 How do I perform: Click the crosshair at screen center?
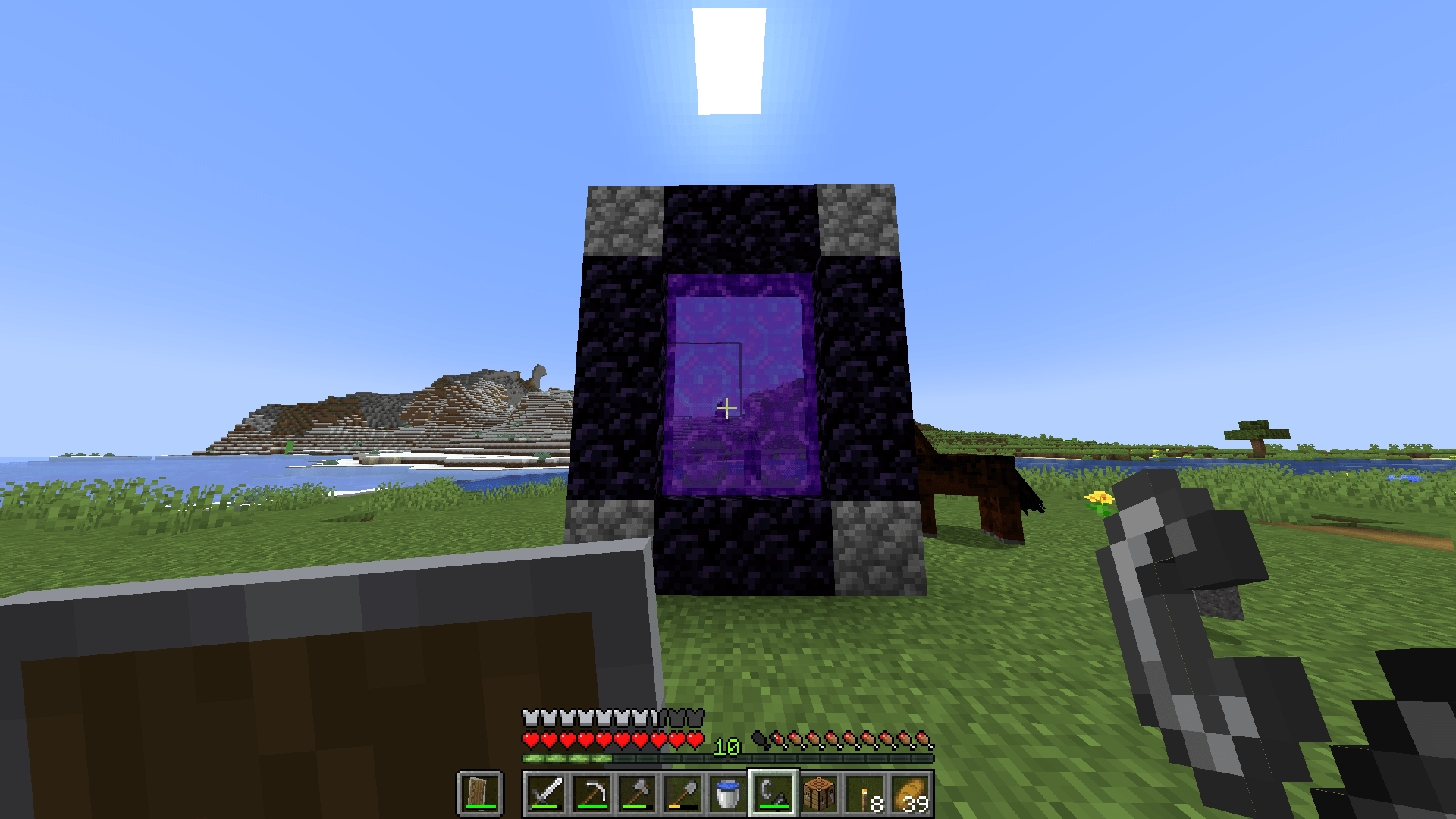point(728,409)
